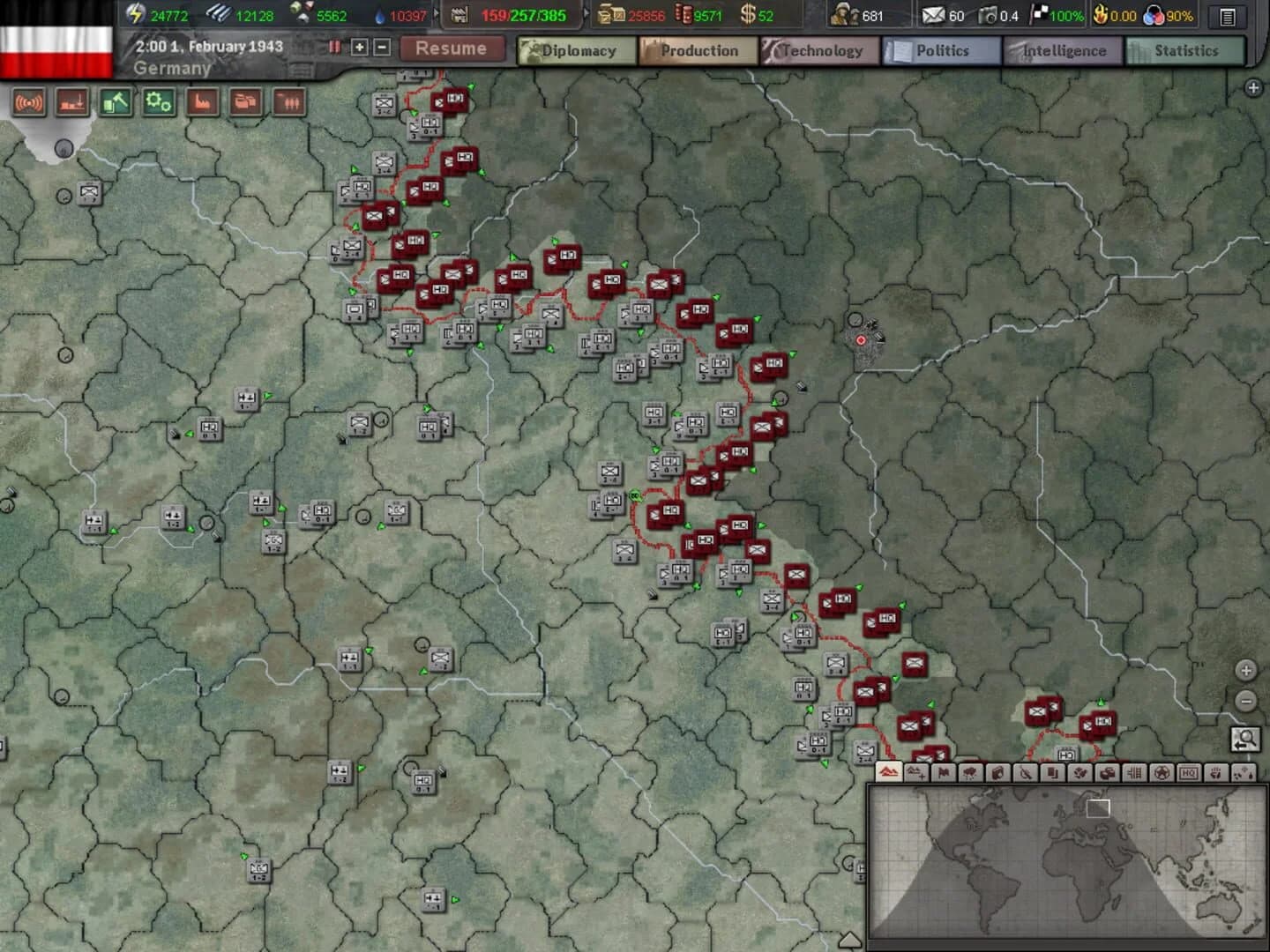Screen dimensions: 1270x952
Task: Open the political map mode
Action: [944, 772]
